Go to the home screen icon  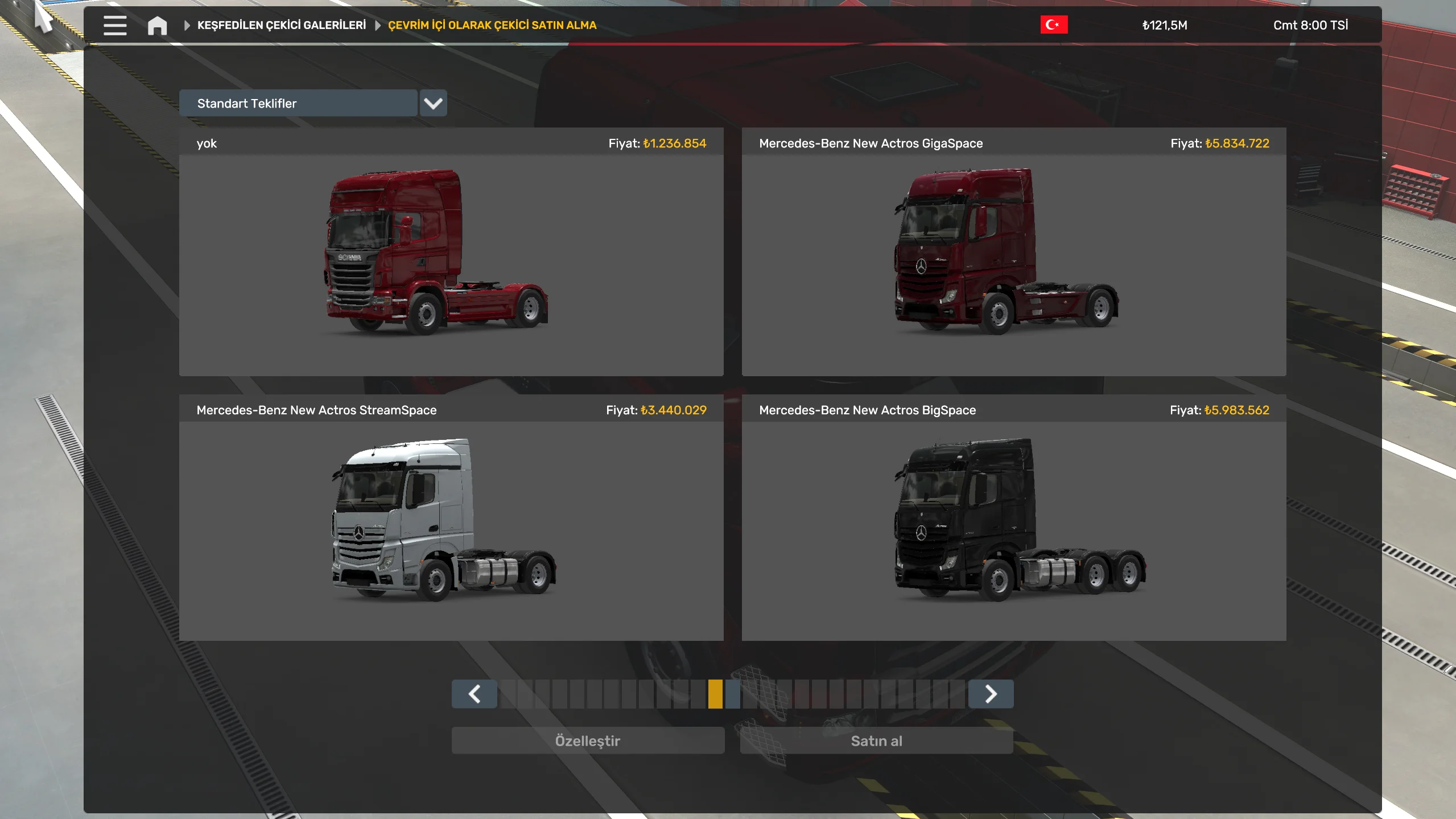[157, 26]
